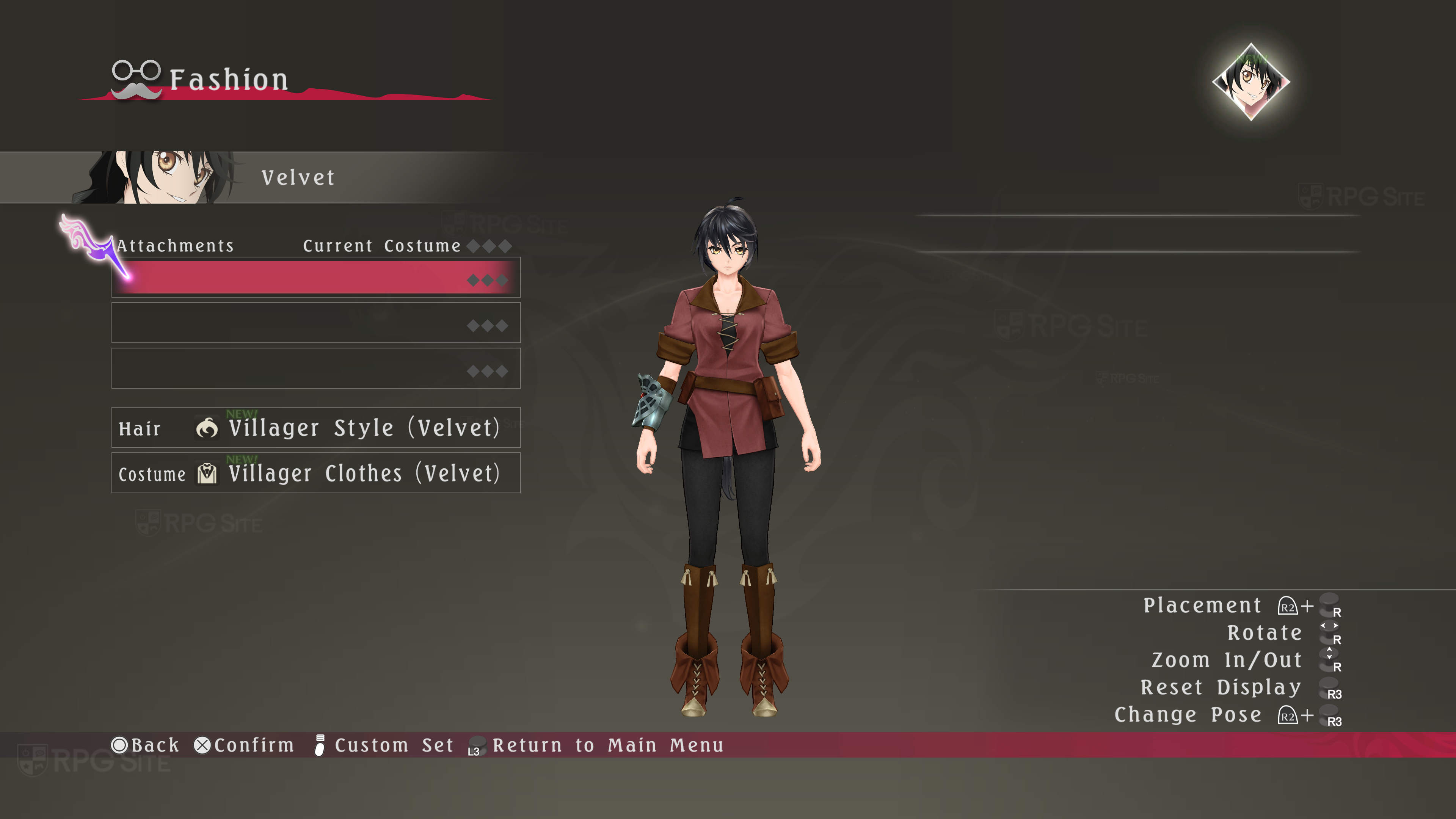Select the highlighted red attachment slot
This screenshot has width=1456, height=819.
point(315,278)
